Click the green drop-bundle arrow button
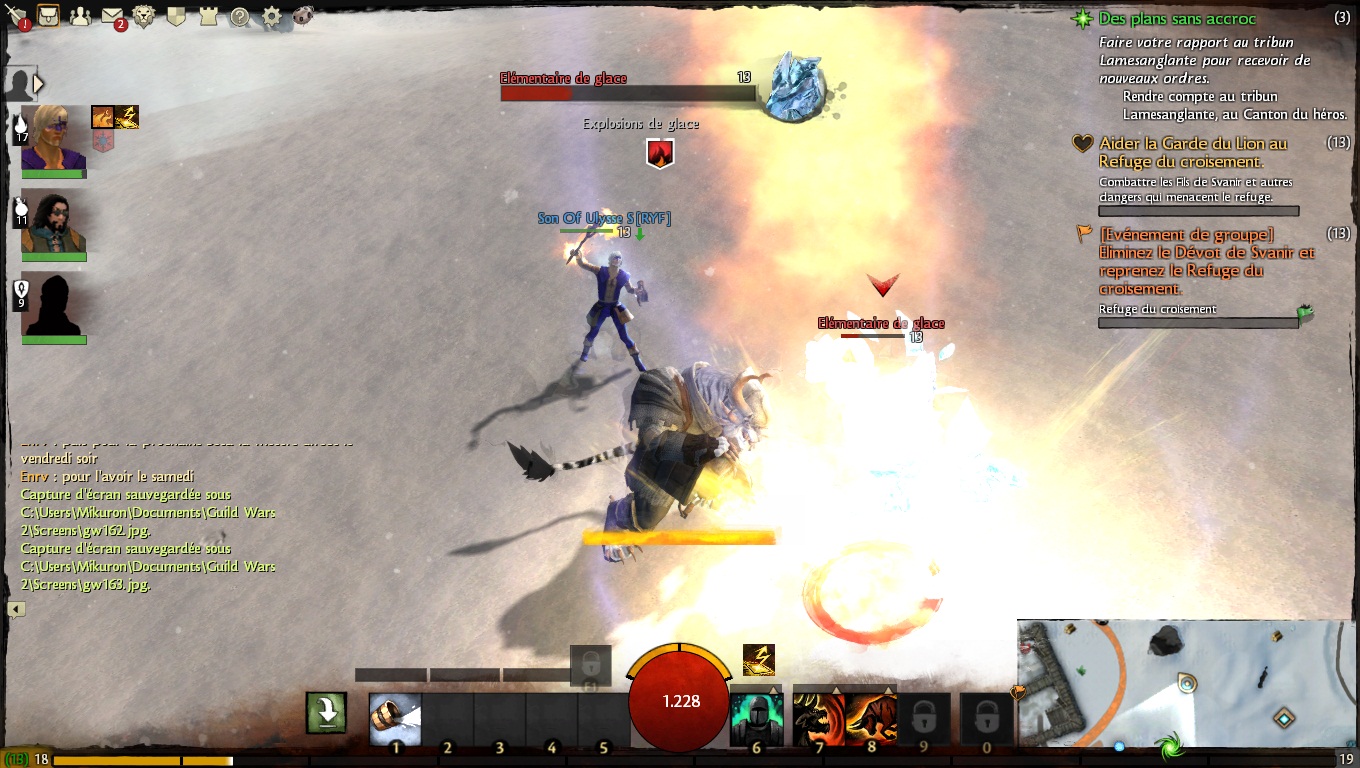Image resolution: width=1360 pixels, height=768 pixels. [x=327, y=713]
